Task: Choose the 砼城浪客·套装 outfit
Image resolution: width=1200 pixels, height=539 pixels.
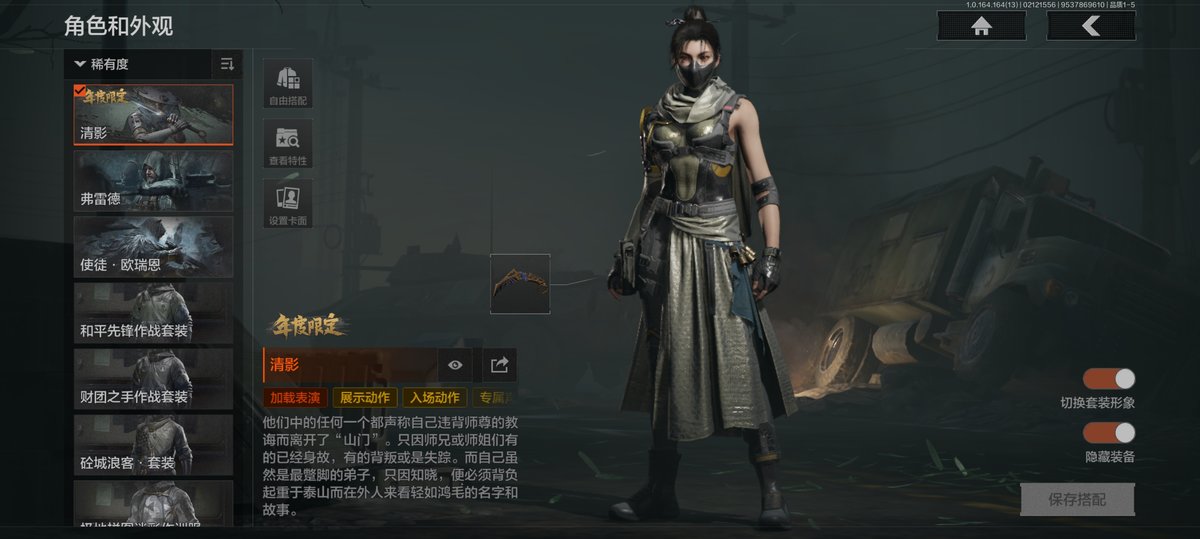Action: tap(153, 445)
